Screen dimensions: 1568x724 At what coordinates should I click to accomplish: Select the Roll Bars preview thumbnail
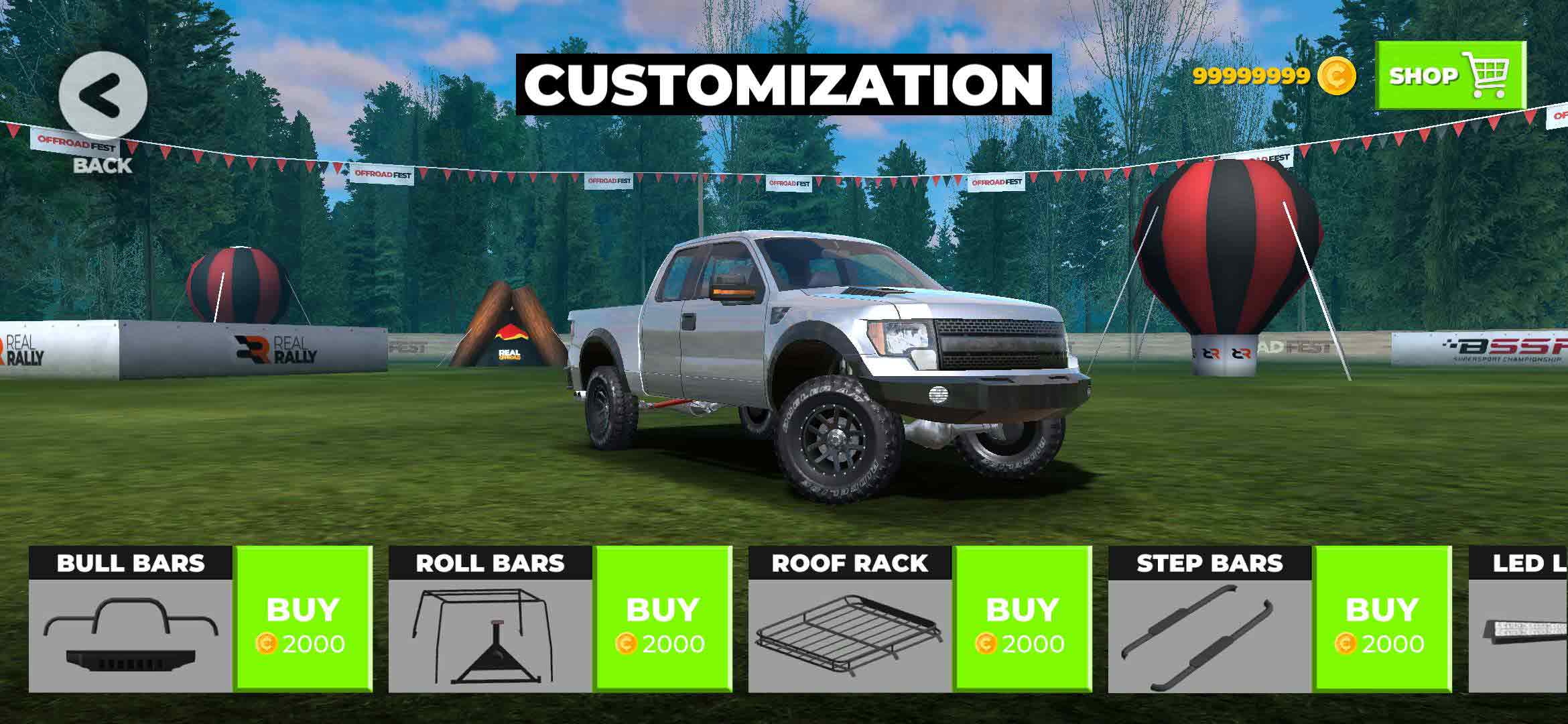pyautogui.click(x=490, y=635)
